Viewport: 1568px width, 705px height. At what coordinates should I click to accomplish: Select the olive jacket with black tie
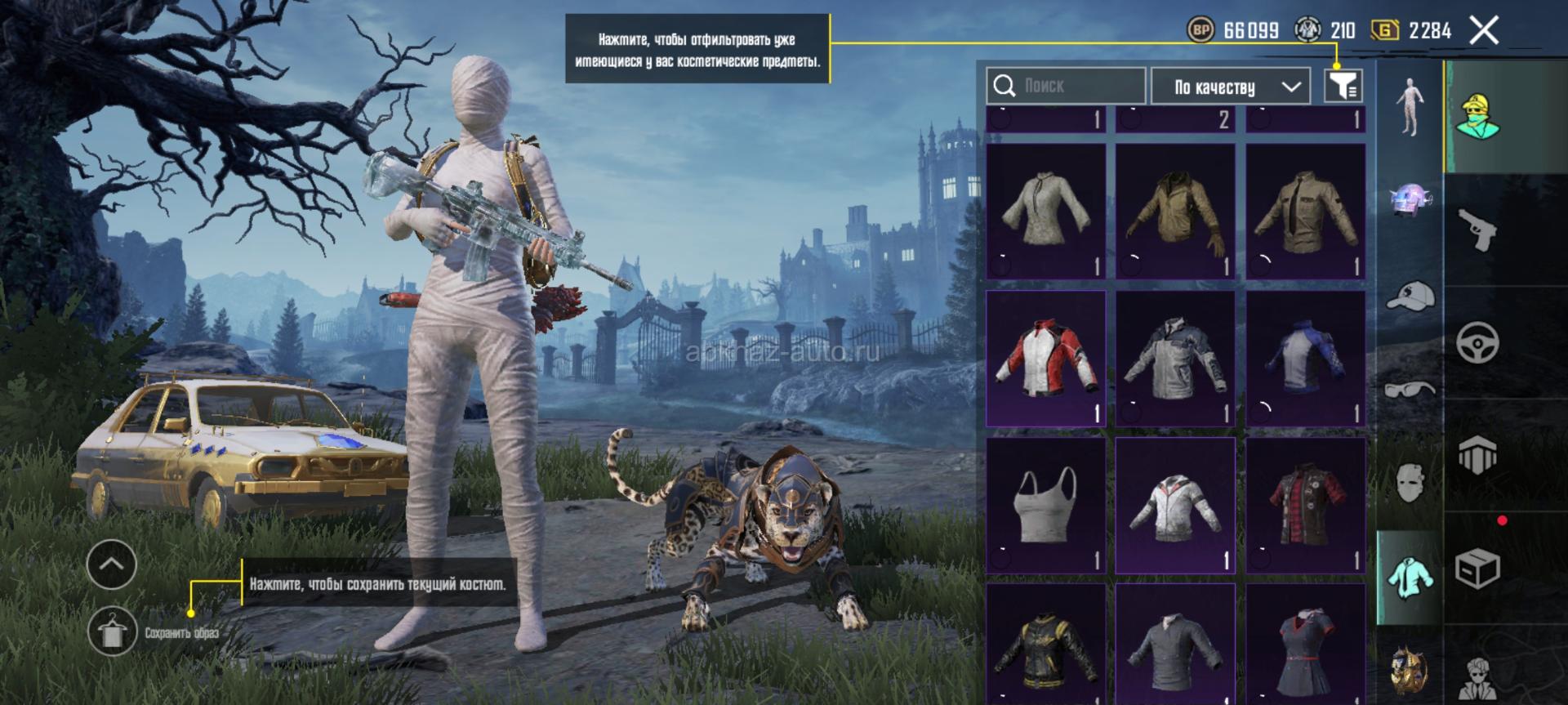tap(1305, 212)
